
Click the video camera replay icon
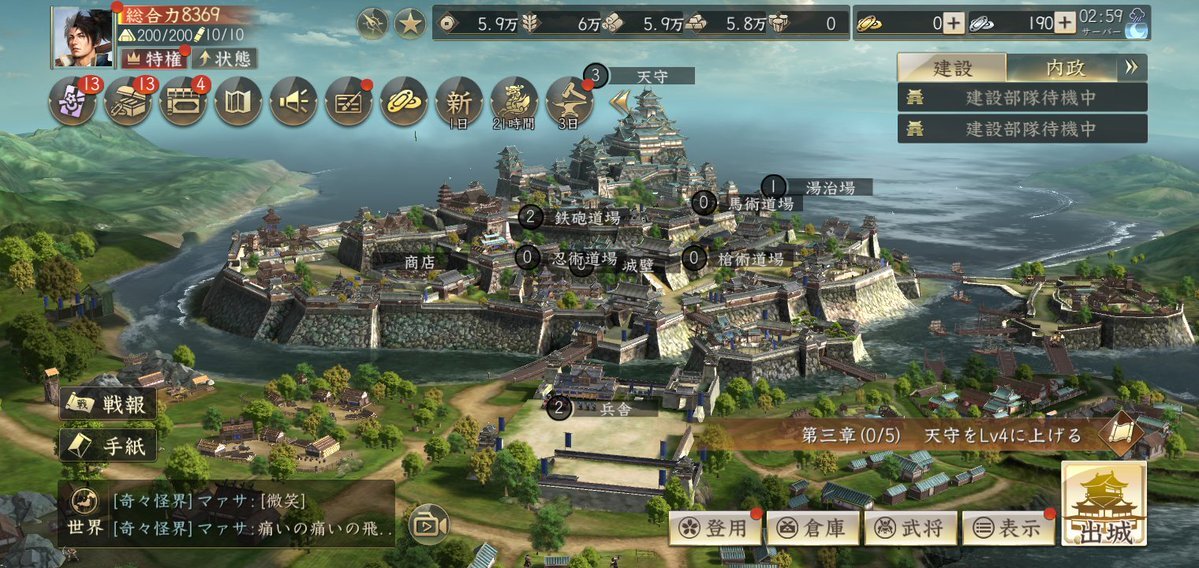[x=428, y=525]
